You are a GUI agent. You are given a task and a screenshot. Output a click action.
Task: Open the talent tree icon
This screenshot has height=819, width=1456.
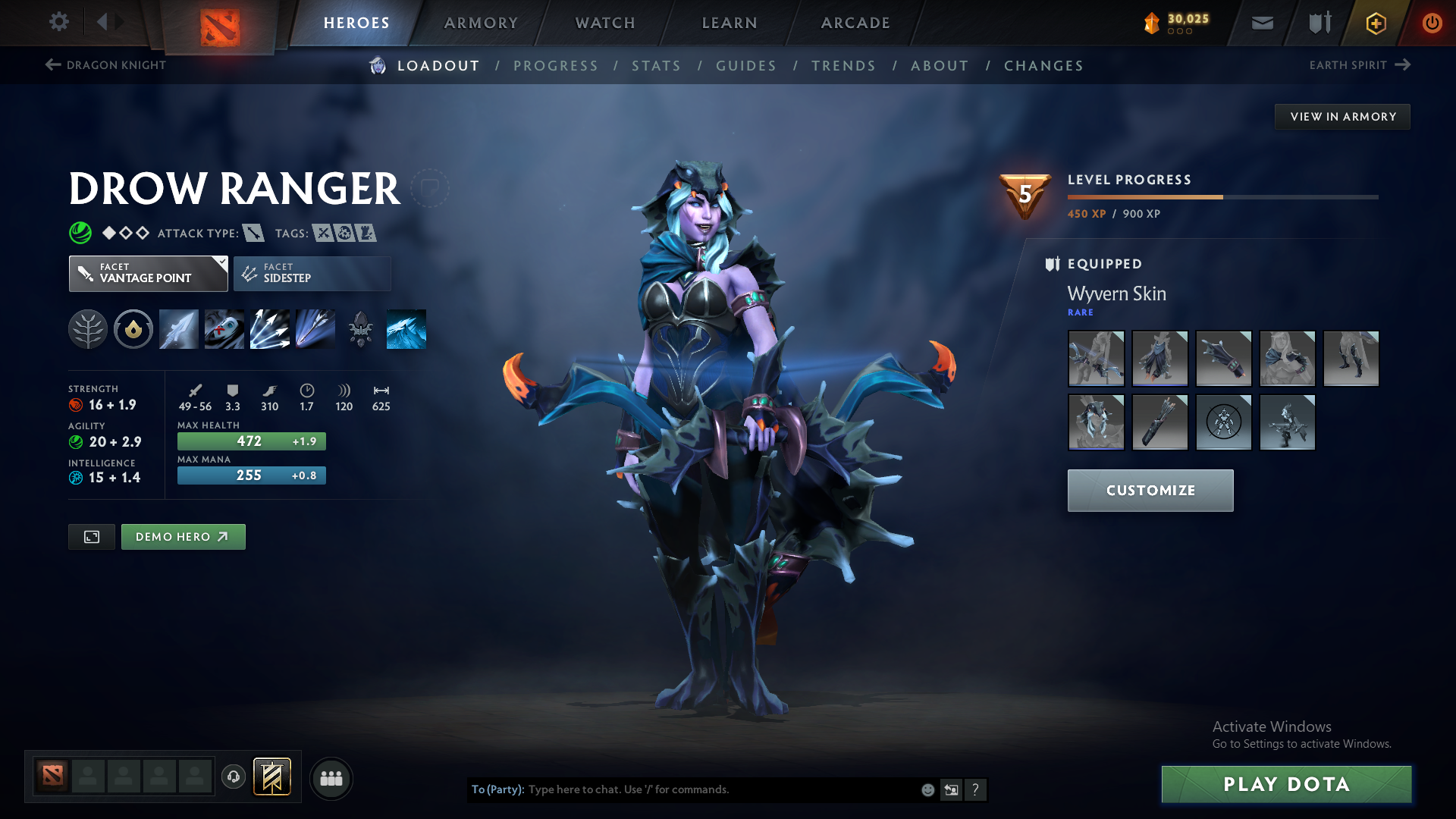click(x=88, y=328)
